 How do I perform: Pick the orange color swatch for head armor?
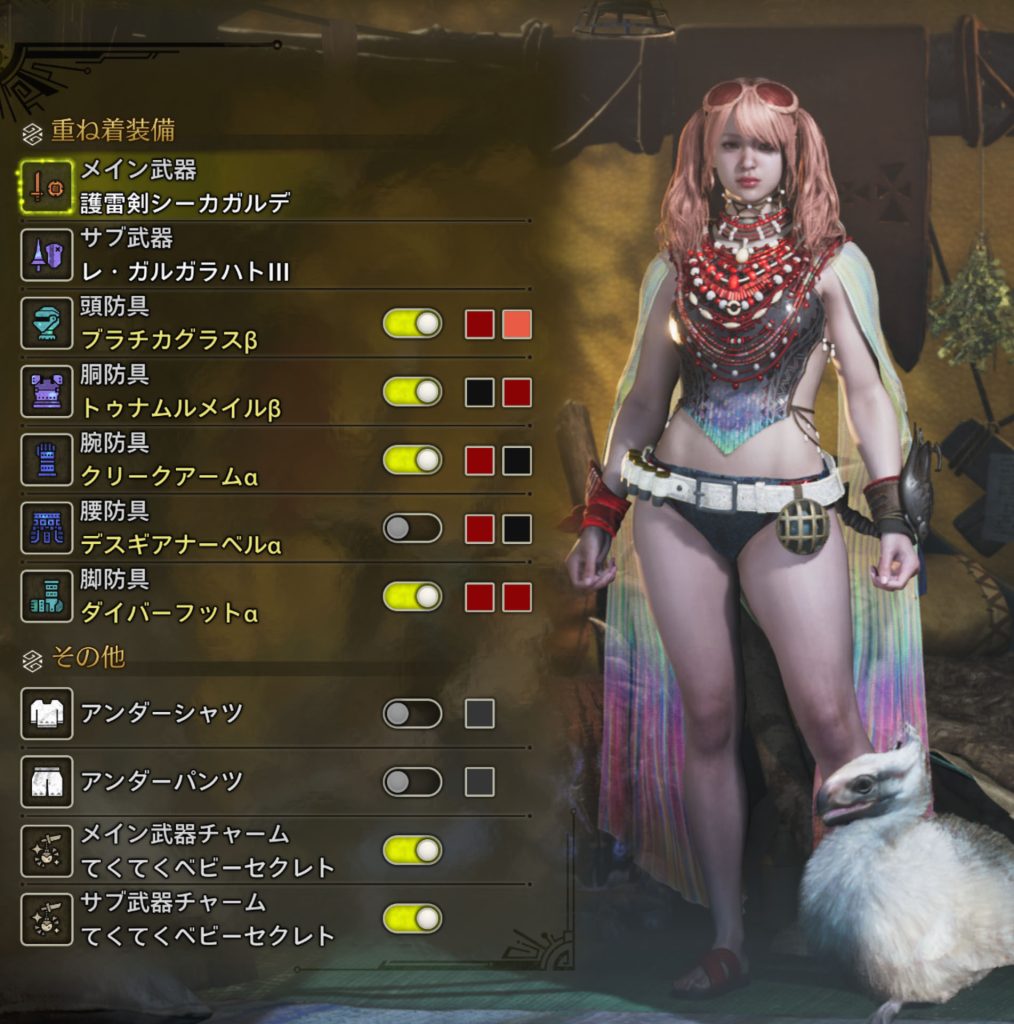coord(517,324)
